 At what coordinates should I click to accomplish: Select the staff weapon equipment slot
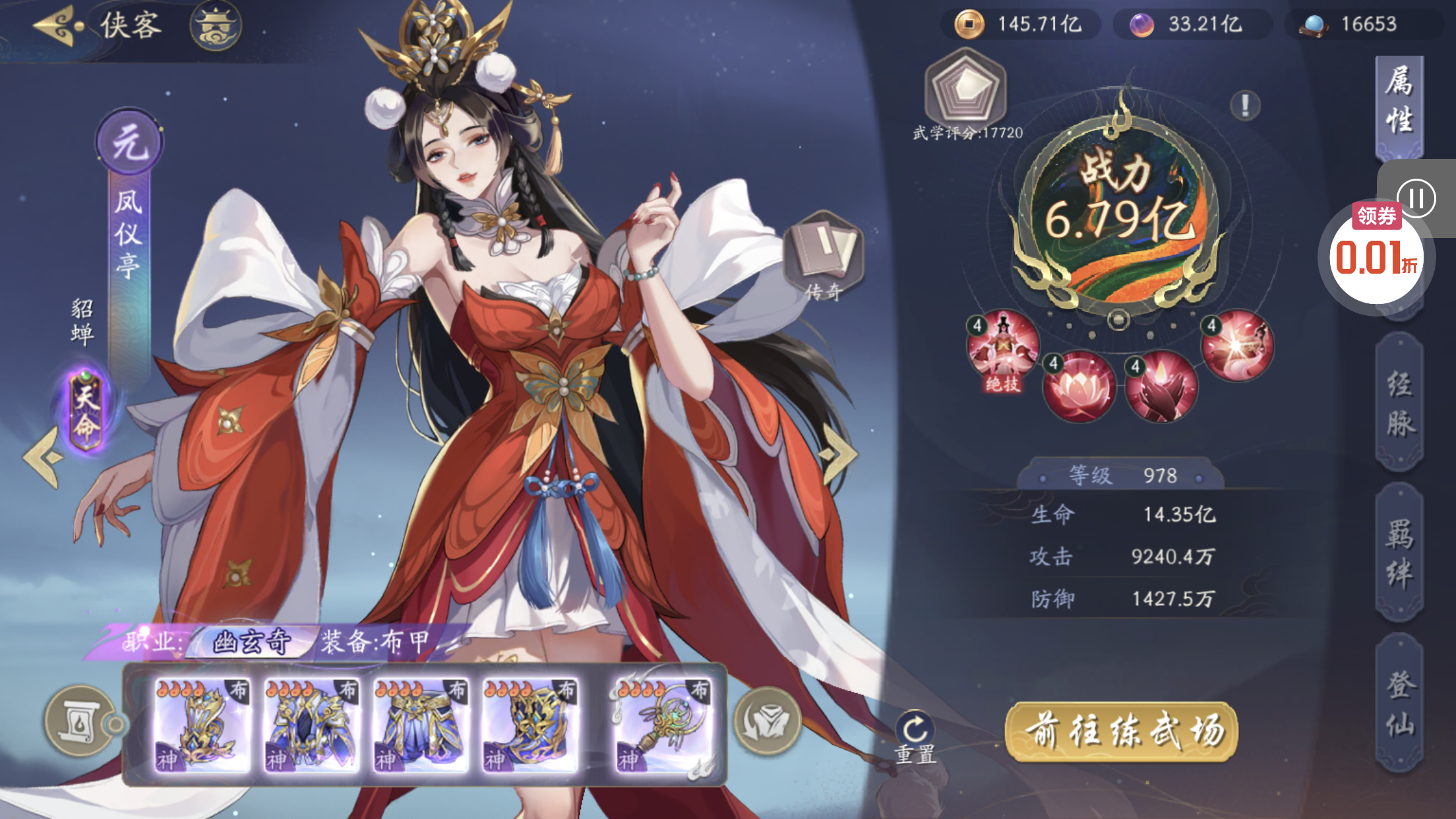(x=663, y=725)
